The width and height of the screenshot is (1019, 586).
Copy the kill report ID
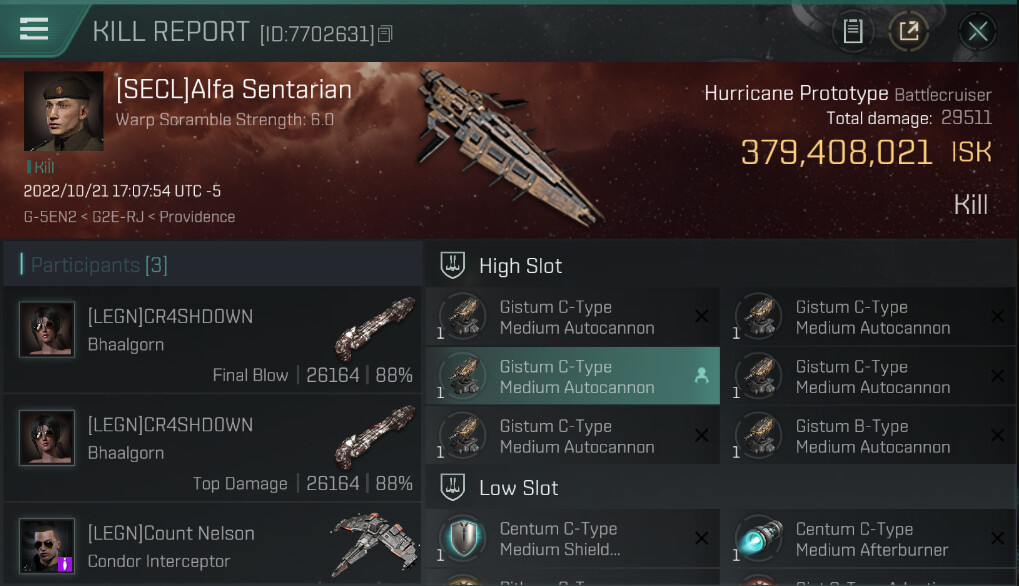[x=386, y=35]
